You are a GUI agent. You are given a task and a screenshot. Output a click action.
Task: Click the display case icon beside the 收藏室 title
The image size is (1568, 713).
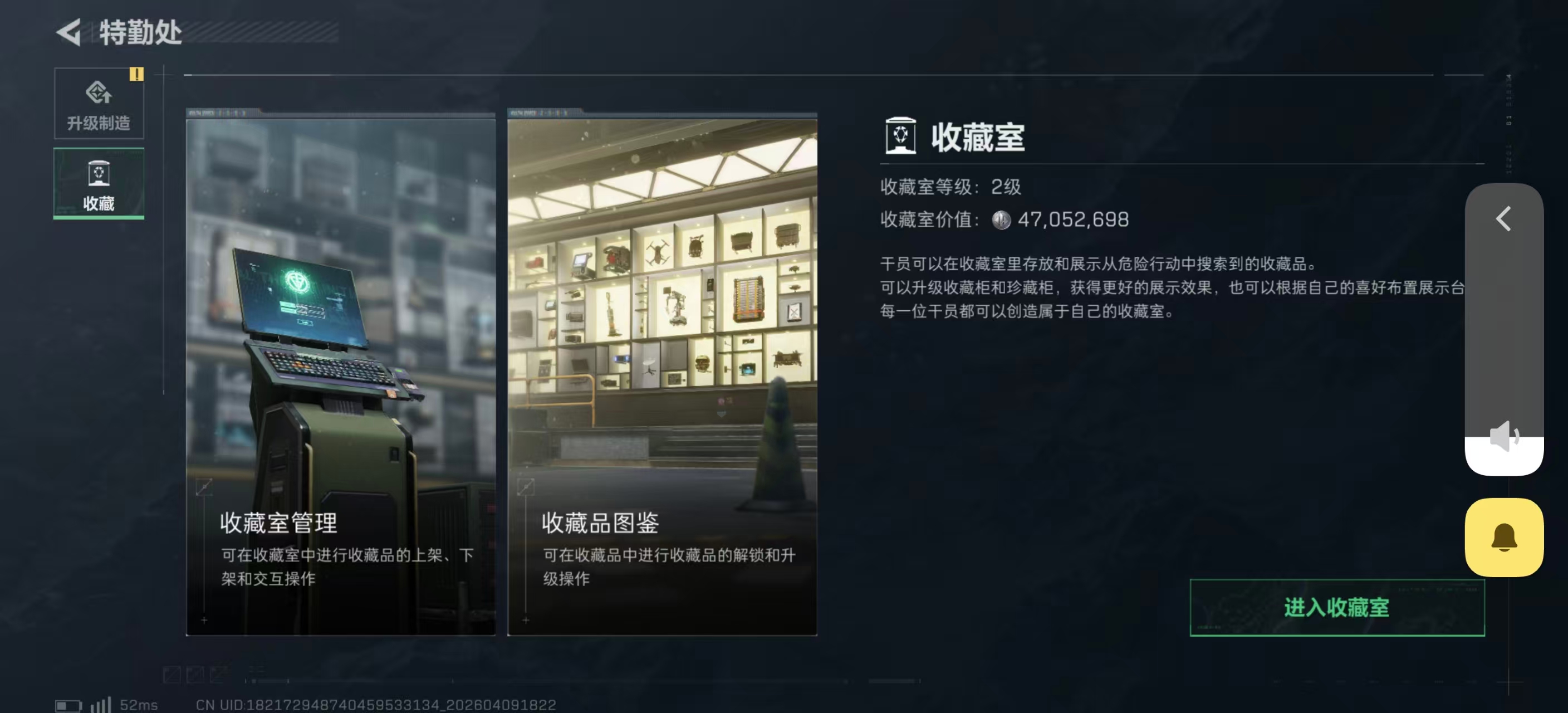click(900, 137)
